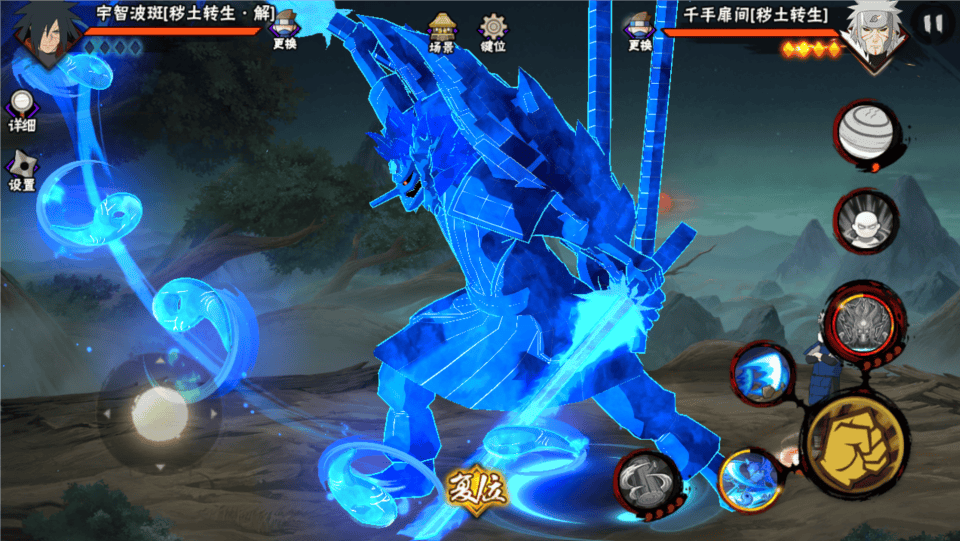Pause the battle
This screenshot has height=541, width=960.
[x=934, y=23]
